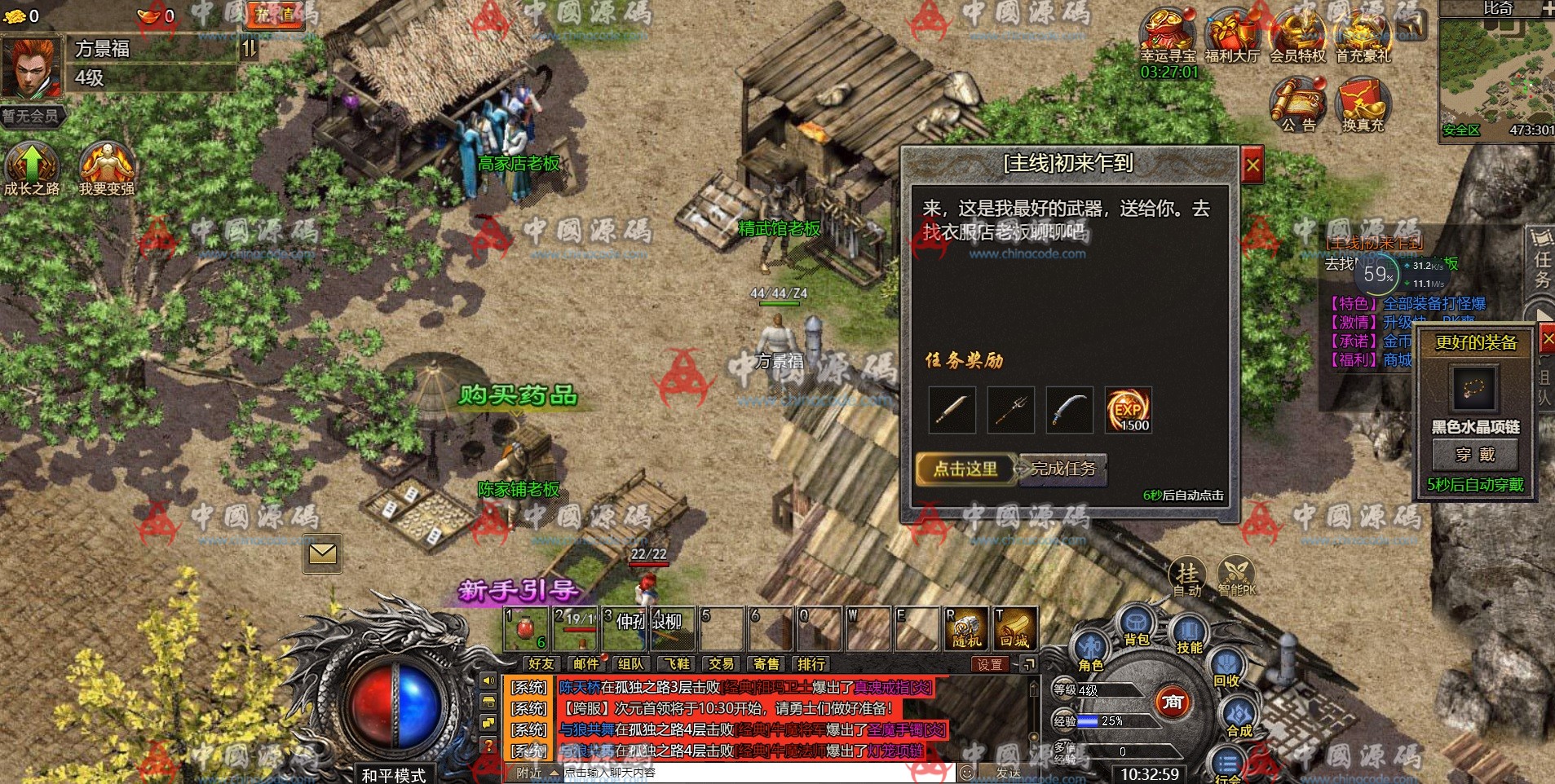The height and width of the screenshot is (784, 1555).
Task: Close the 初来乍到 quest dialog
Action: tap(1252, 167)
